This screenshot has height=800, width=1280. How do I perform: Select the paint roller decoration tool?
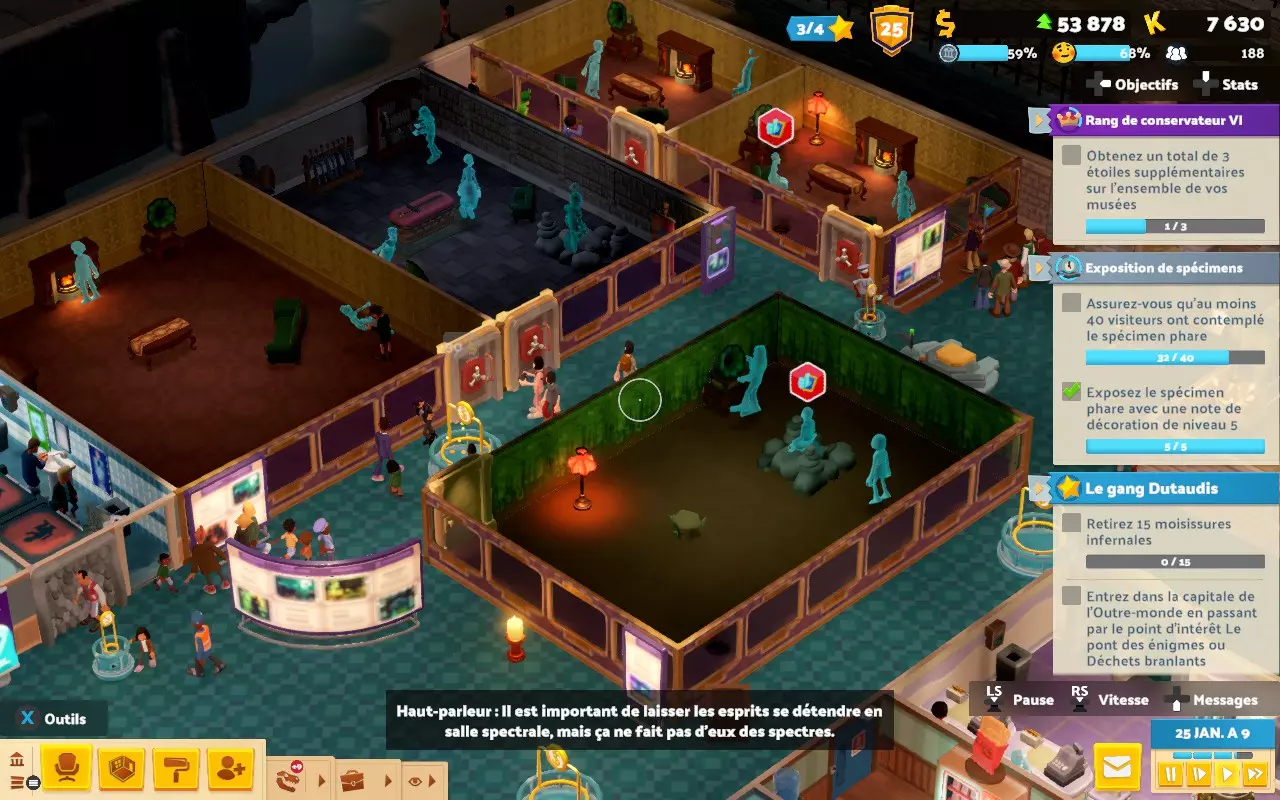[x=176, y=767]
